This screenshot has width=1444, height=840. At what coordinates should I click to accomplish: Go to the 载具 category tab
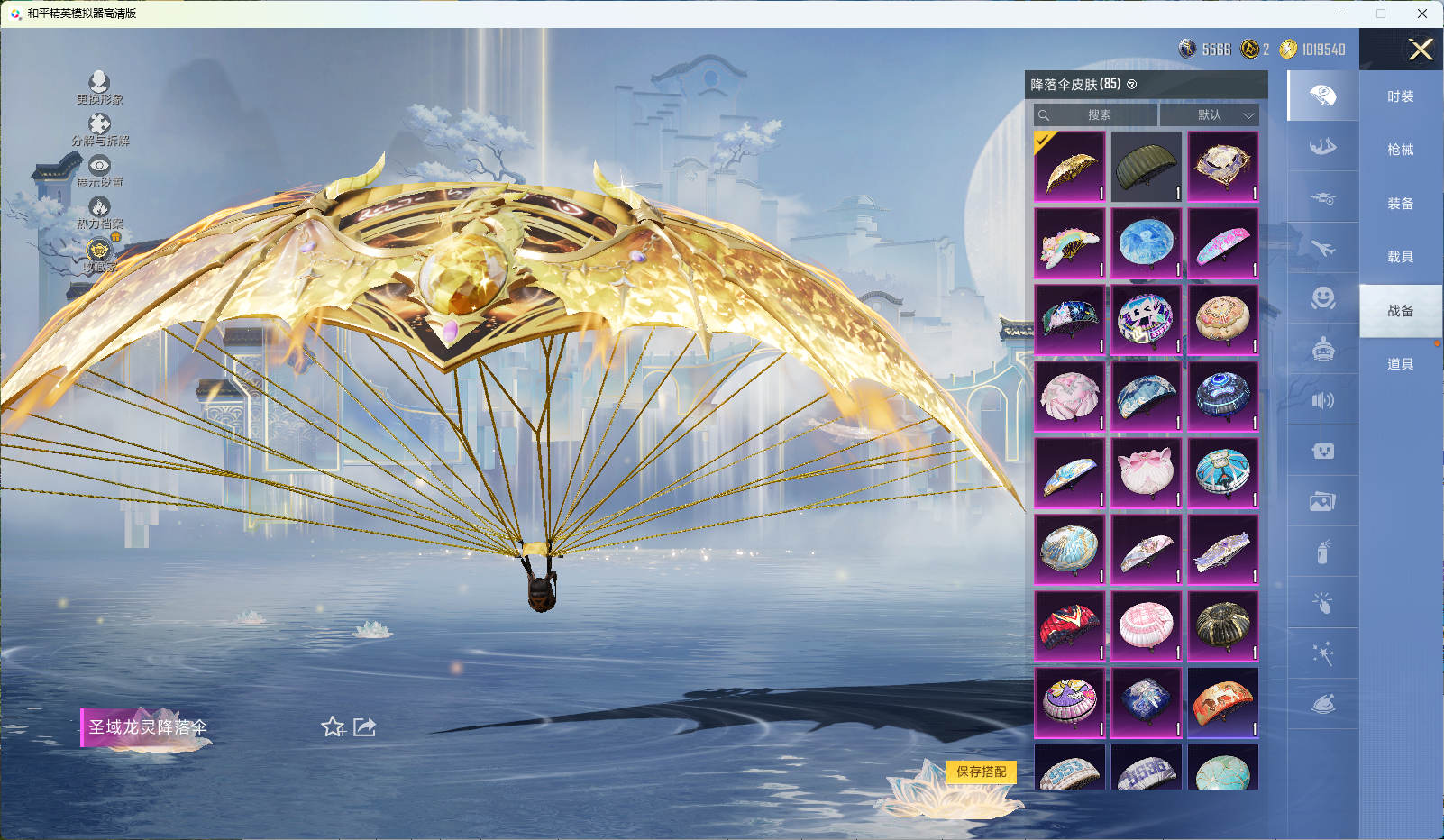coord(1400,257)
